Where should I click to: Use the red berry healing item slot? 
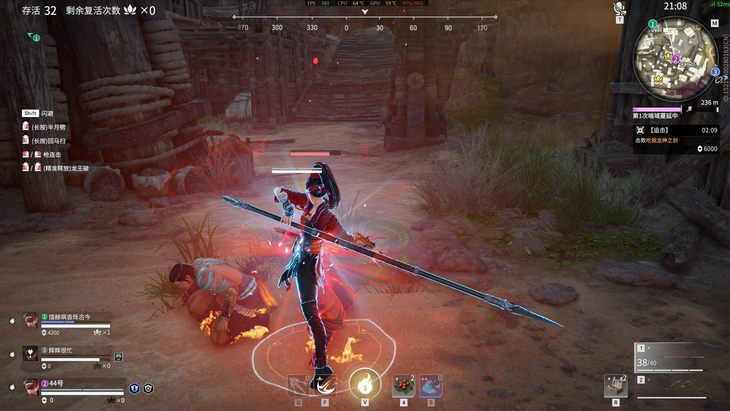(x=403, y=384)
